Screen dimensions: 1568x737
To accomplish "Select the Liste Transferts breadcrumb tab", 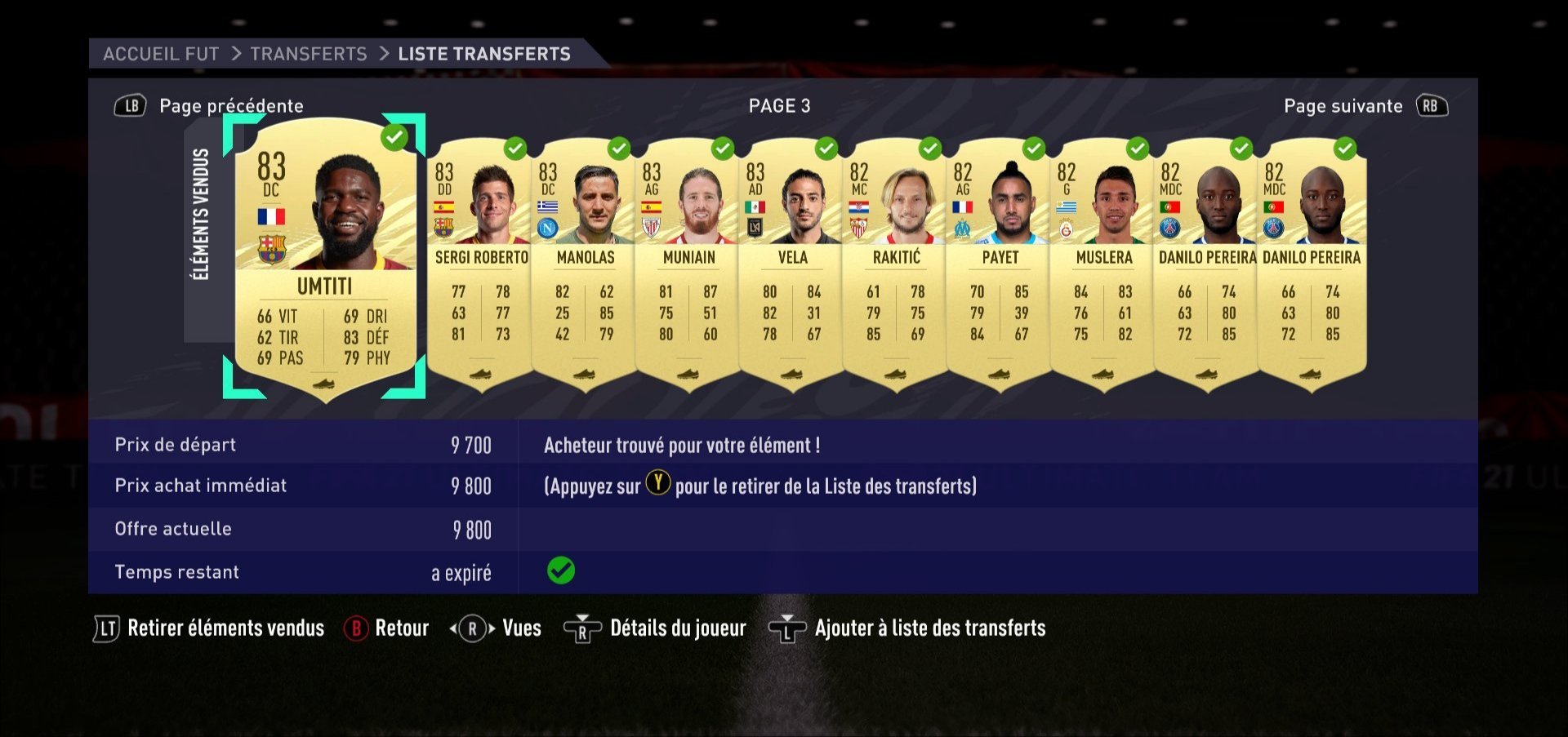I will click(483, 54).
